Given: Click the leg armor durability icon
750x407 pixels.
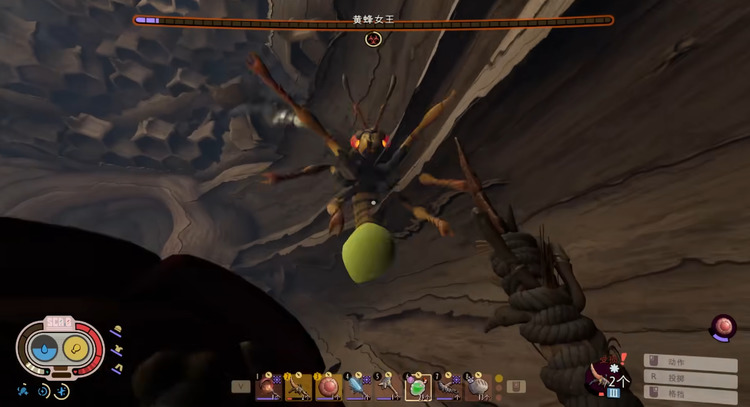Looking at the screenshot, I should coord(117,368).
